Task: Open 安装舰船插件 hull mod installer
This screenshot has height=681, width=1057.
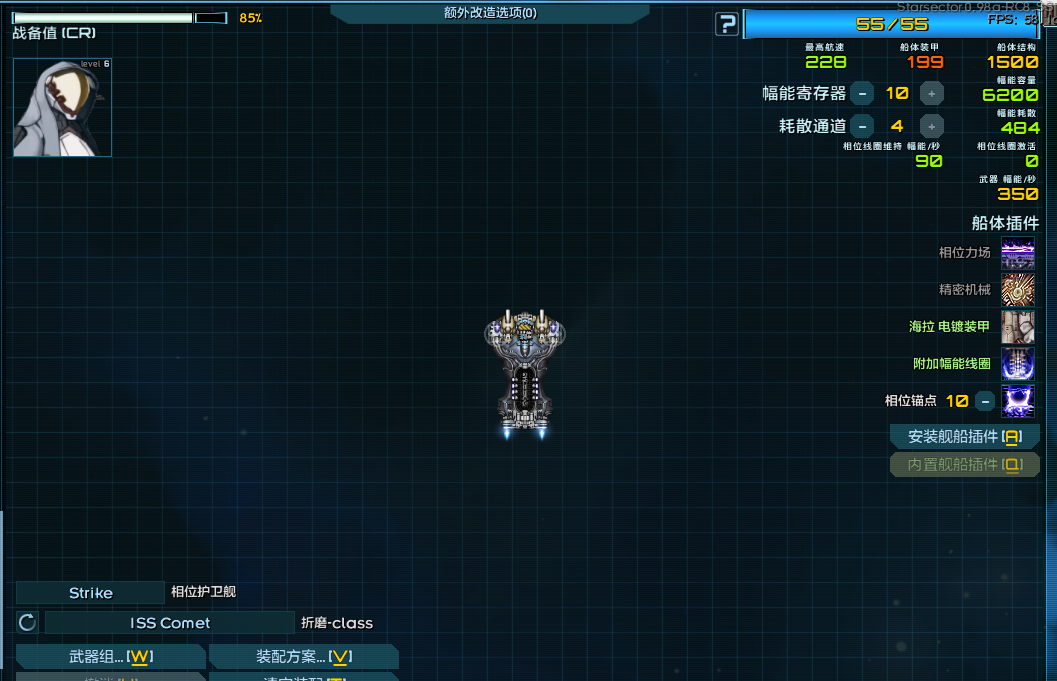Action: (x=965, y=437)
